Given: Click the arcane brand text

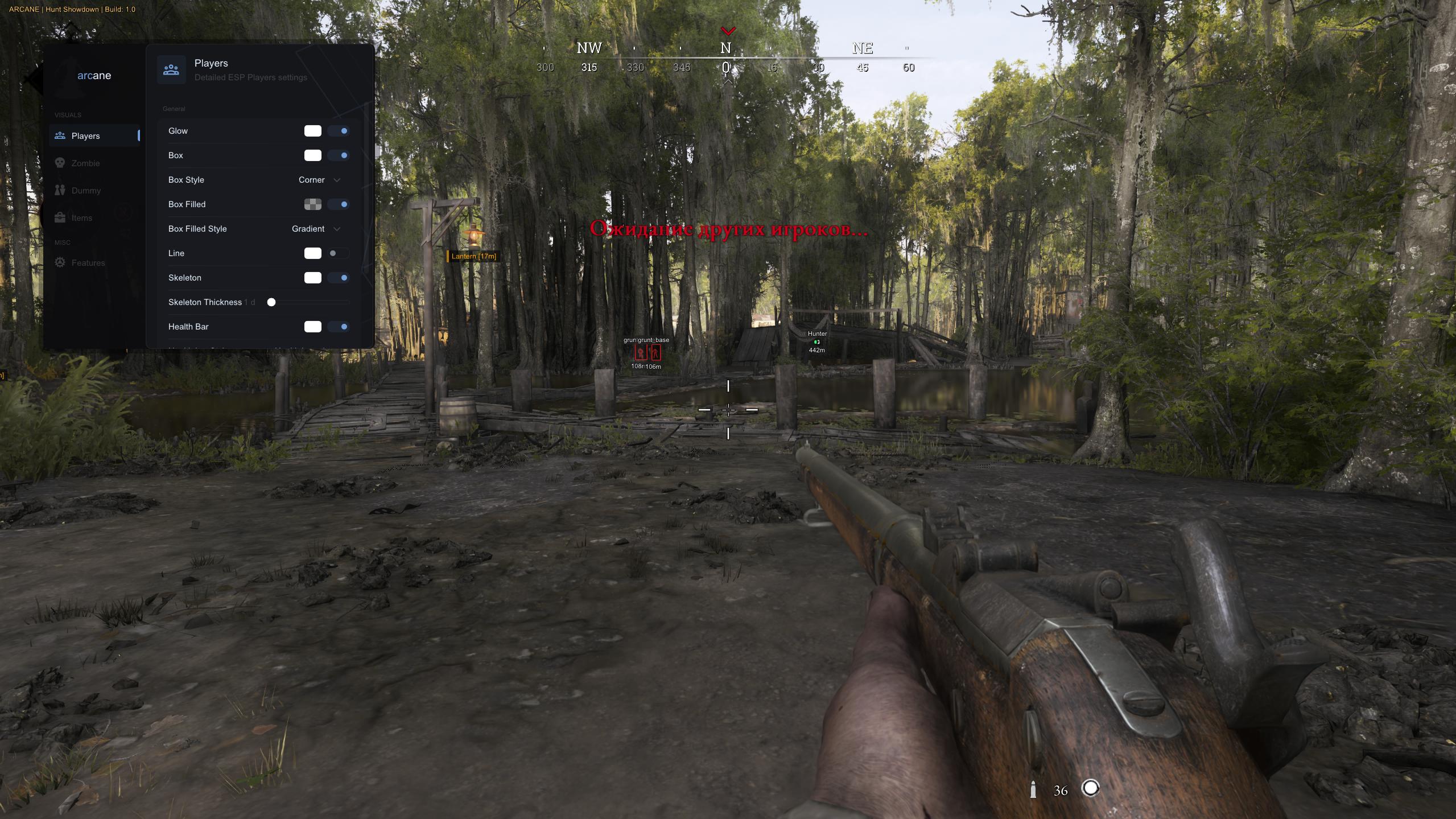Looking at the screenshot, I should (x=93, y=75).
